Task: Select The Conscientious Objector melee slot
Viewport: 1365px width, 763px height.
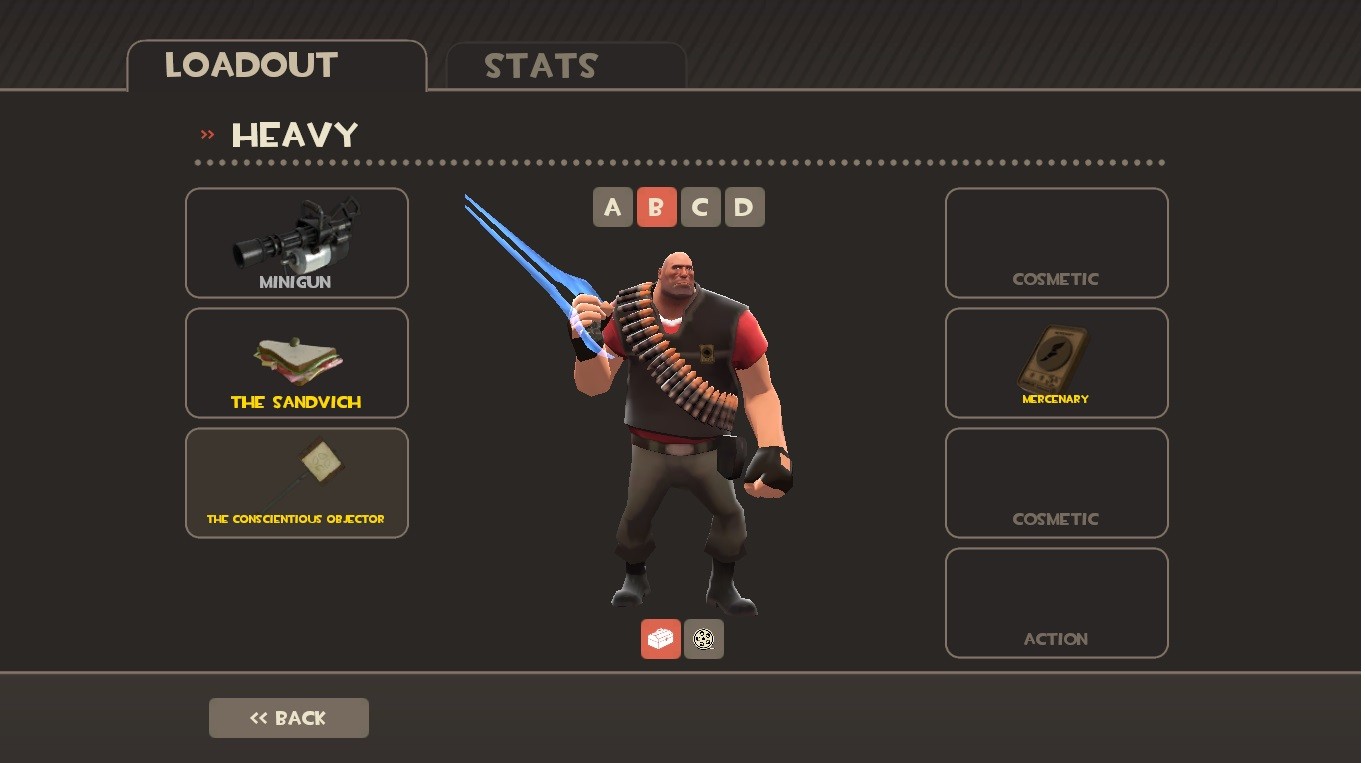Action: (x=296, y=482)
